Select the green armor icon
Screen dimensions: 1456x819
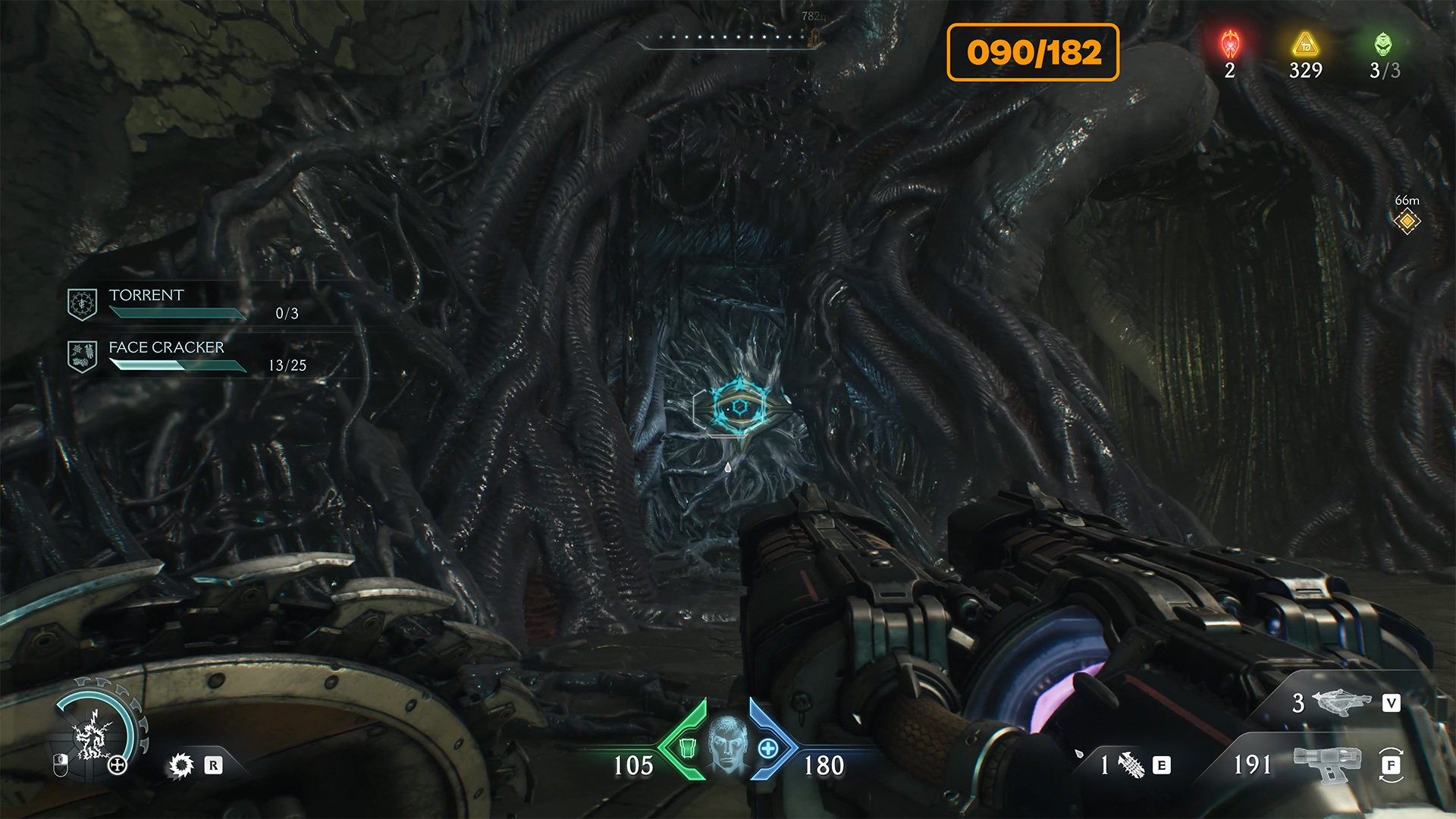tap(688, 748)
